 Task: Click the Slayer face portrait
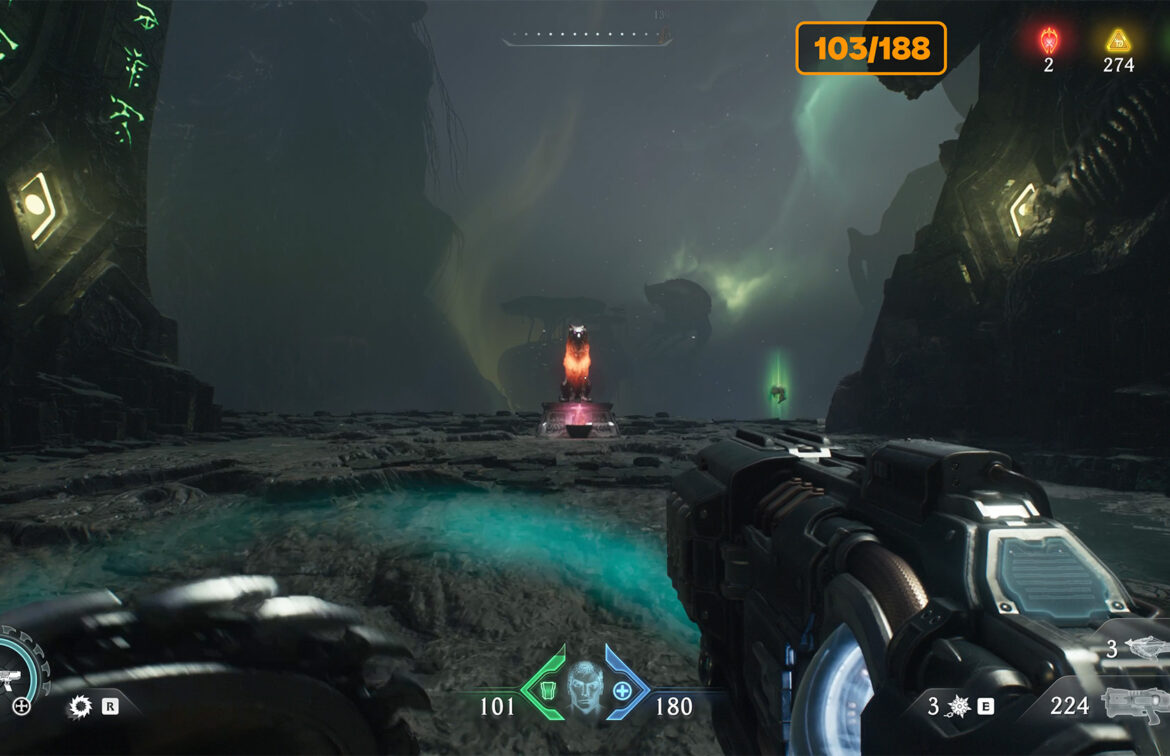(585, 688)
